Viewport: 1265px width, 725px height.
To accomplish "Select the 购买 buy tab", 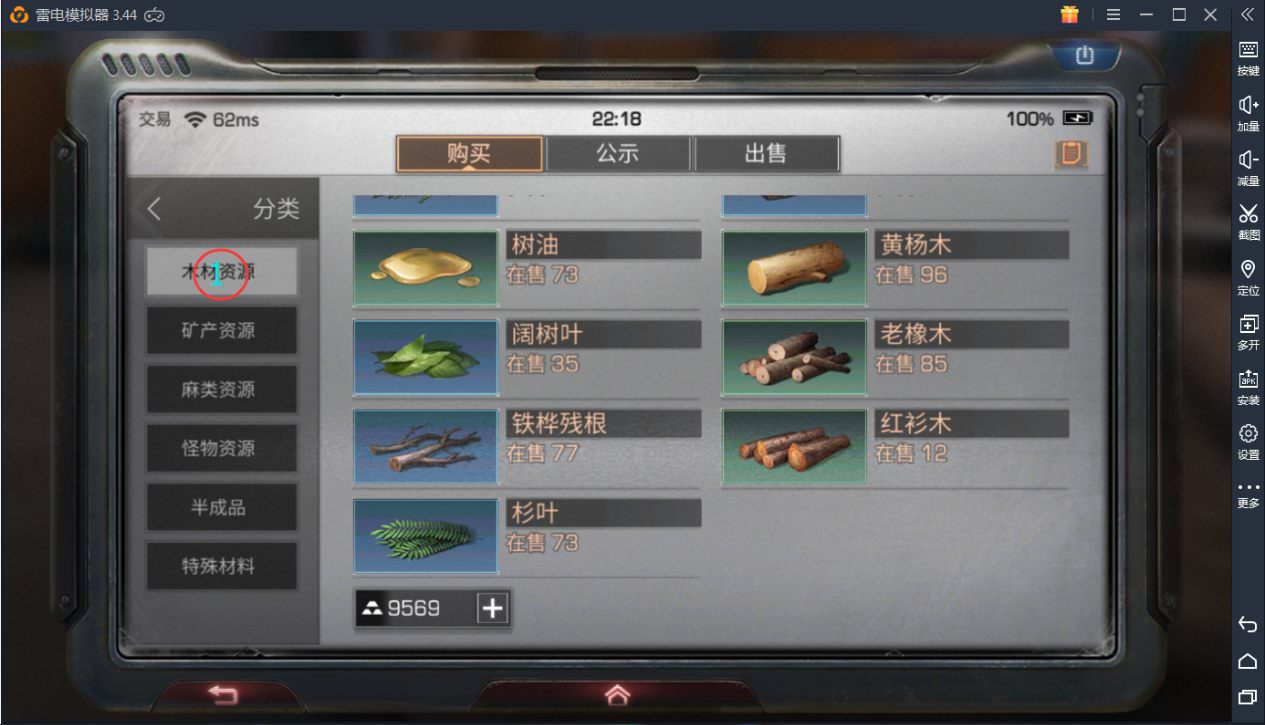I will pos(470,154).
